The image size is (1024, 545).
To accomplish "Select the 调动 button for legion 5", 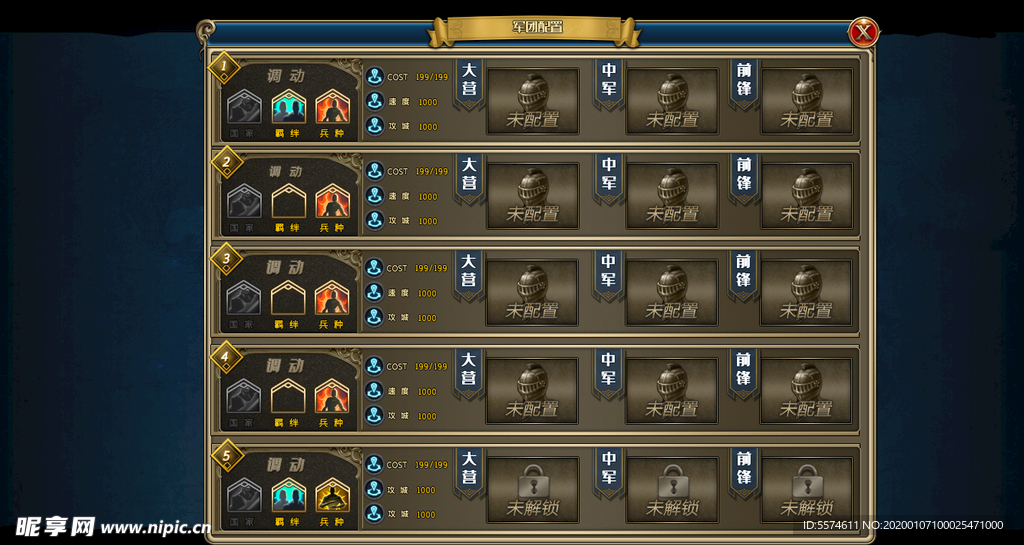I will pos(286,464).
